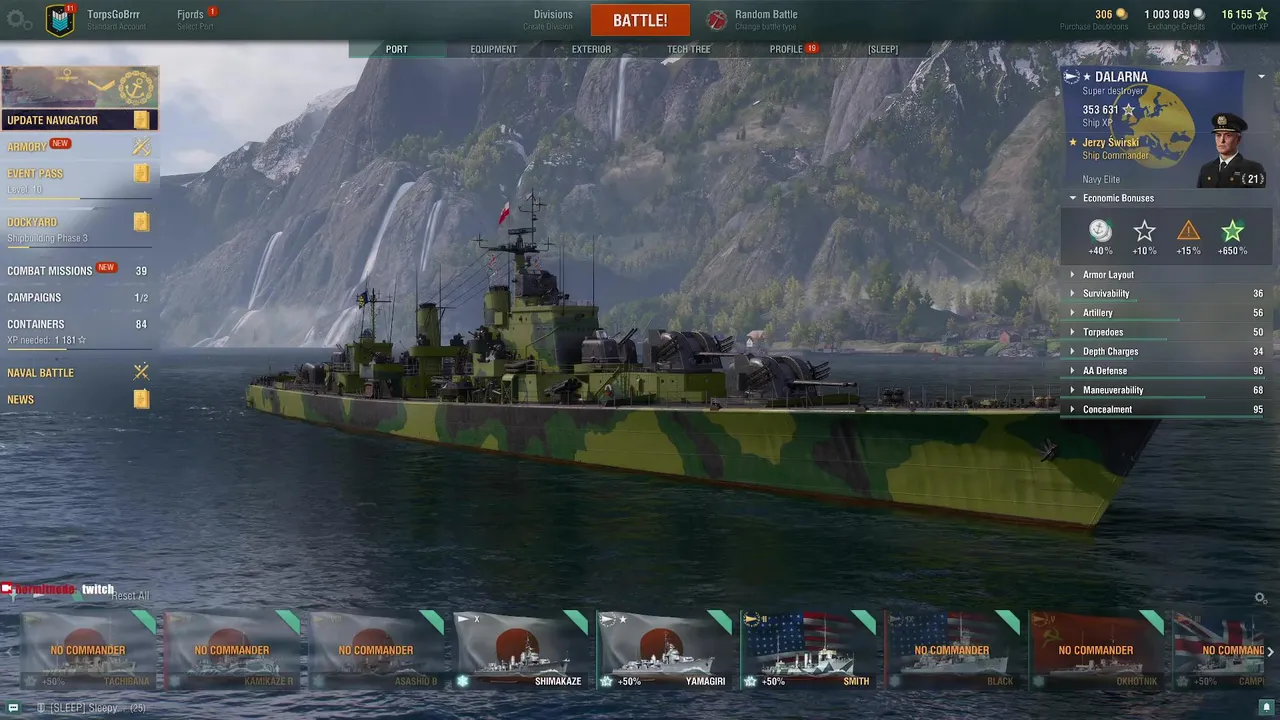Viewport: 1280px width, 720px height.
Task: Show Combat Missions list
Action: [x=50, y=271]
